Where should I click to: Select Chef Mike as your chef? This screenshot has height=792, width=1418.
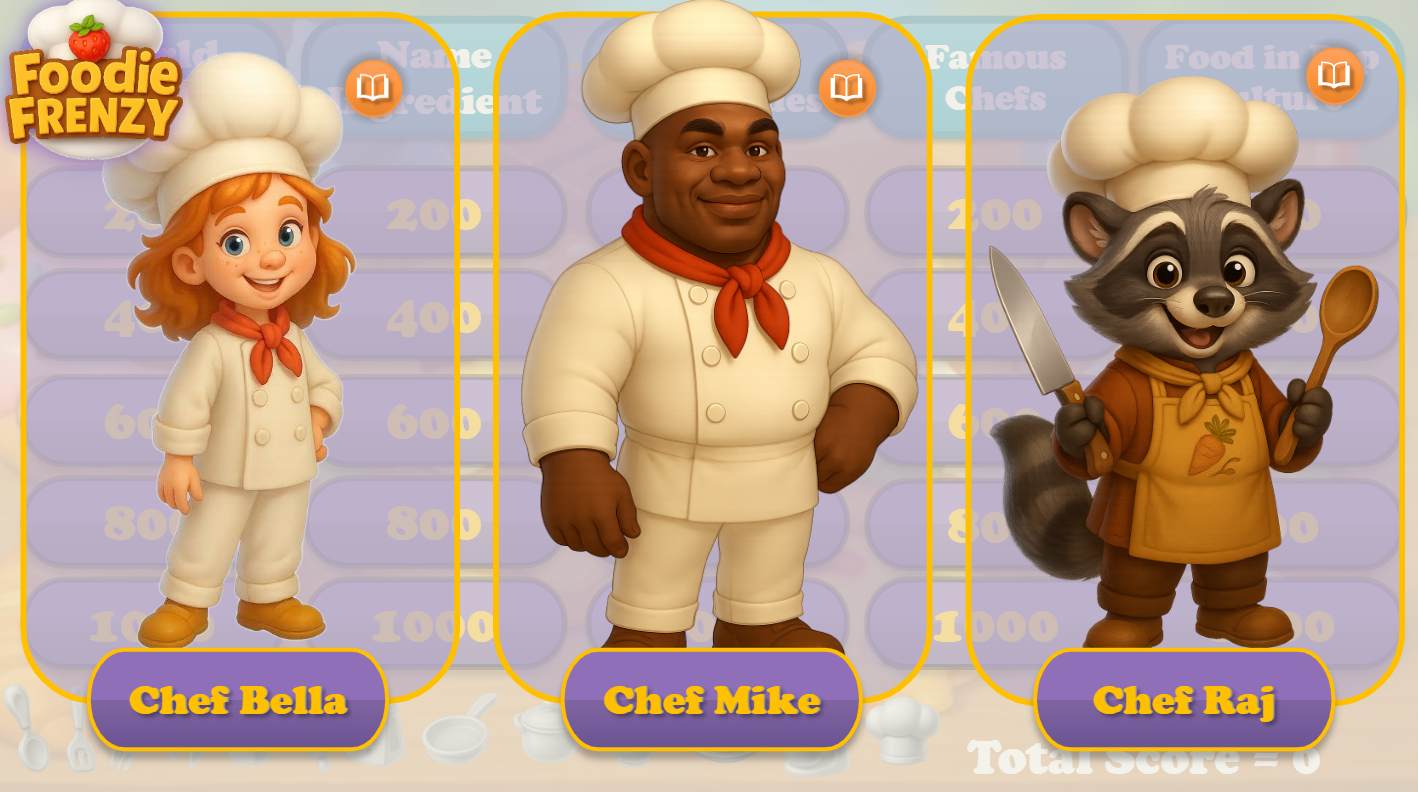click(711, 699)
